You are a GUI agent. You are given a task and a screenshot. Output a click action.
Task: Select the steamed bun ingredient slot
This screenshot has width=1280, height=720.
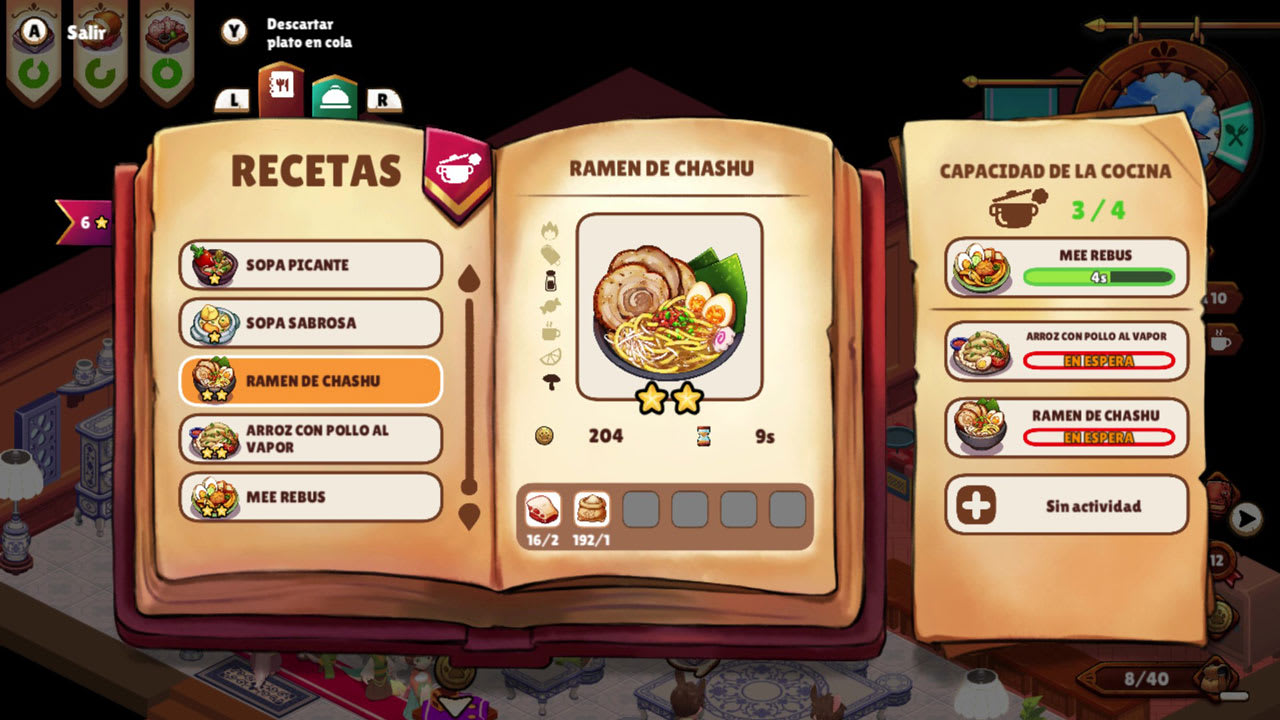tap(591, 509)
